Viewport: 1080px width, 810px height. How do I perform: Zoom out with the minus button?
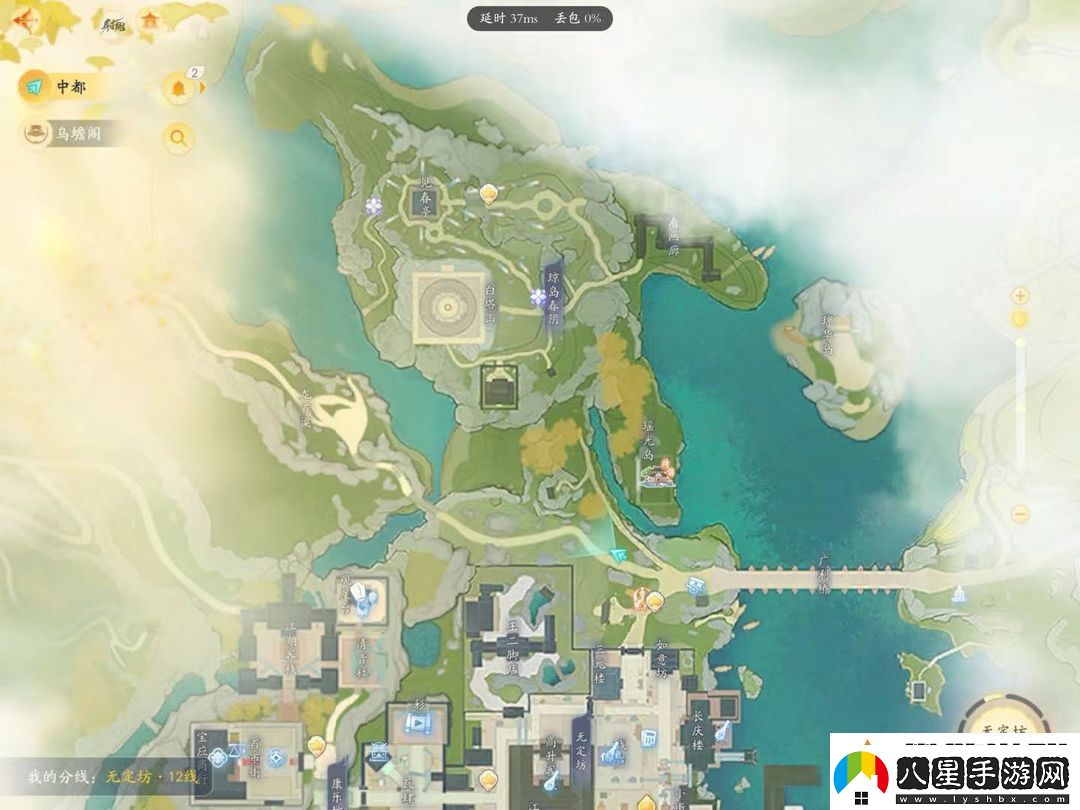tap(1020, 513)
